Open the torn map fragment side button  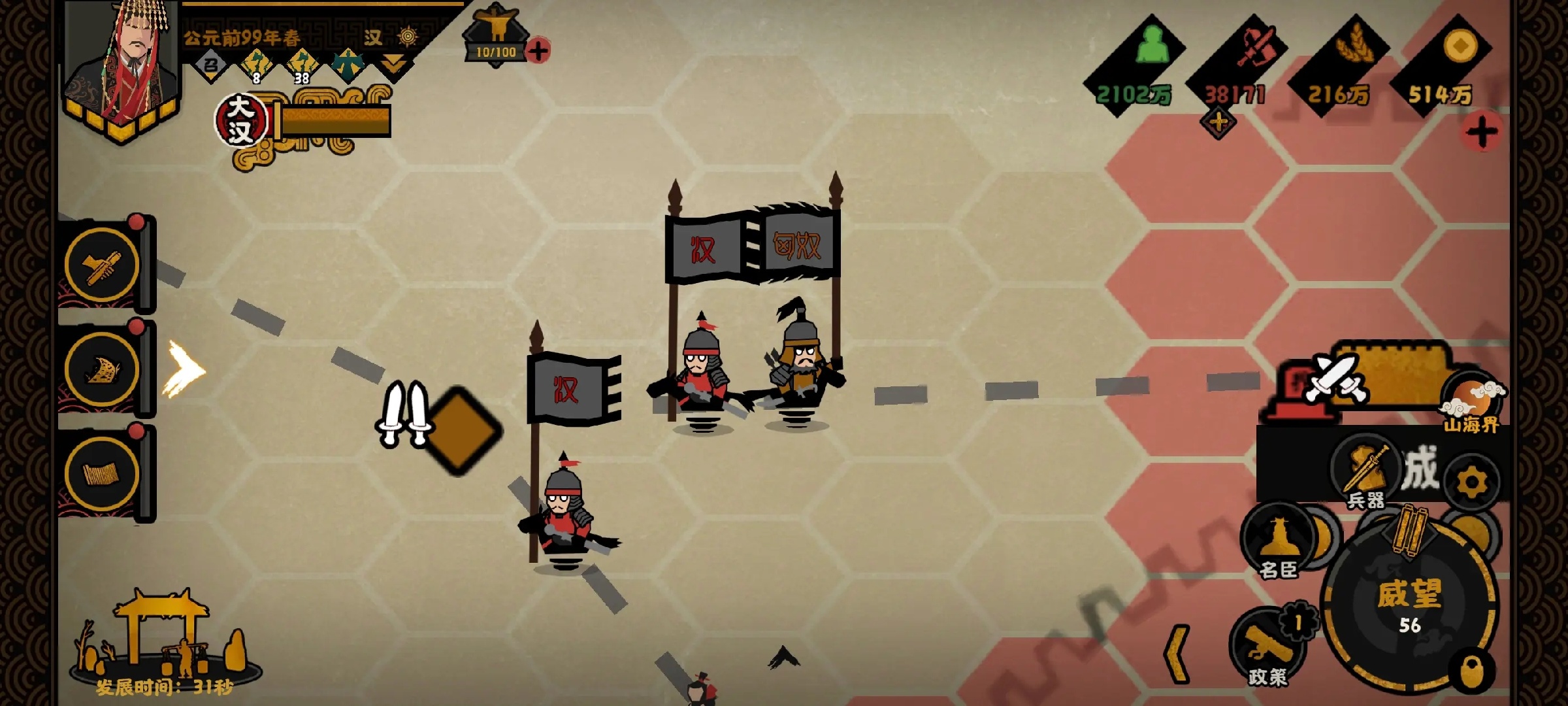point(102,369)
